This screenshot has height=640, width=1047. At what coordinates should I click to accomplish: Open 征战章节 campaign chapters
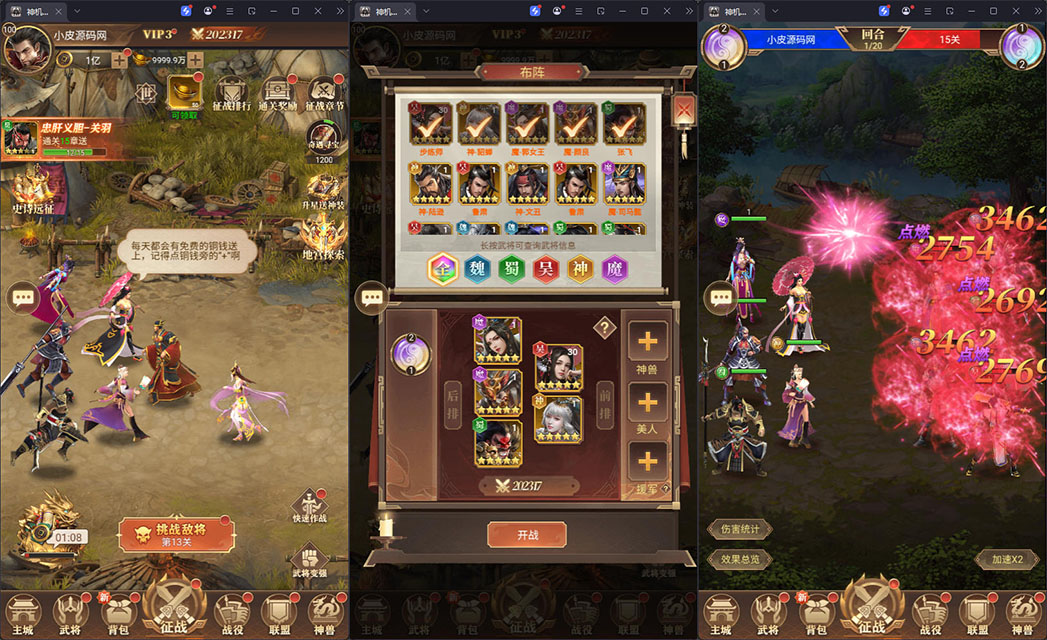click(x=325, y=95)
